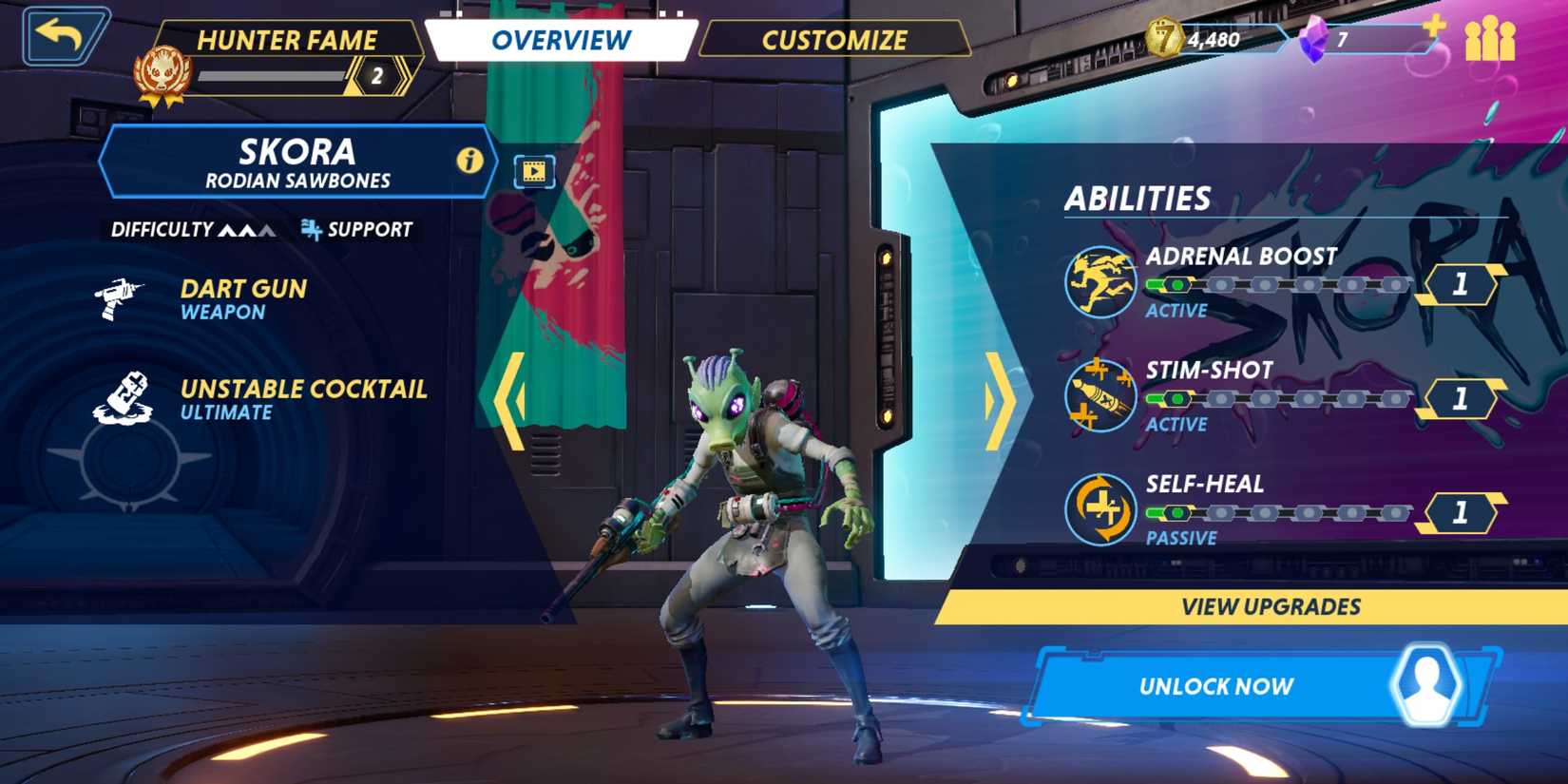The height and width of the screenshot is (784, 1568).
Task: Switch to the Hunter Fame tab
Action: (286, 41)
